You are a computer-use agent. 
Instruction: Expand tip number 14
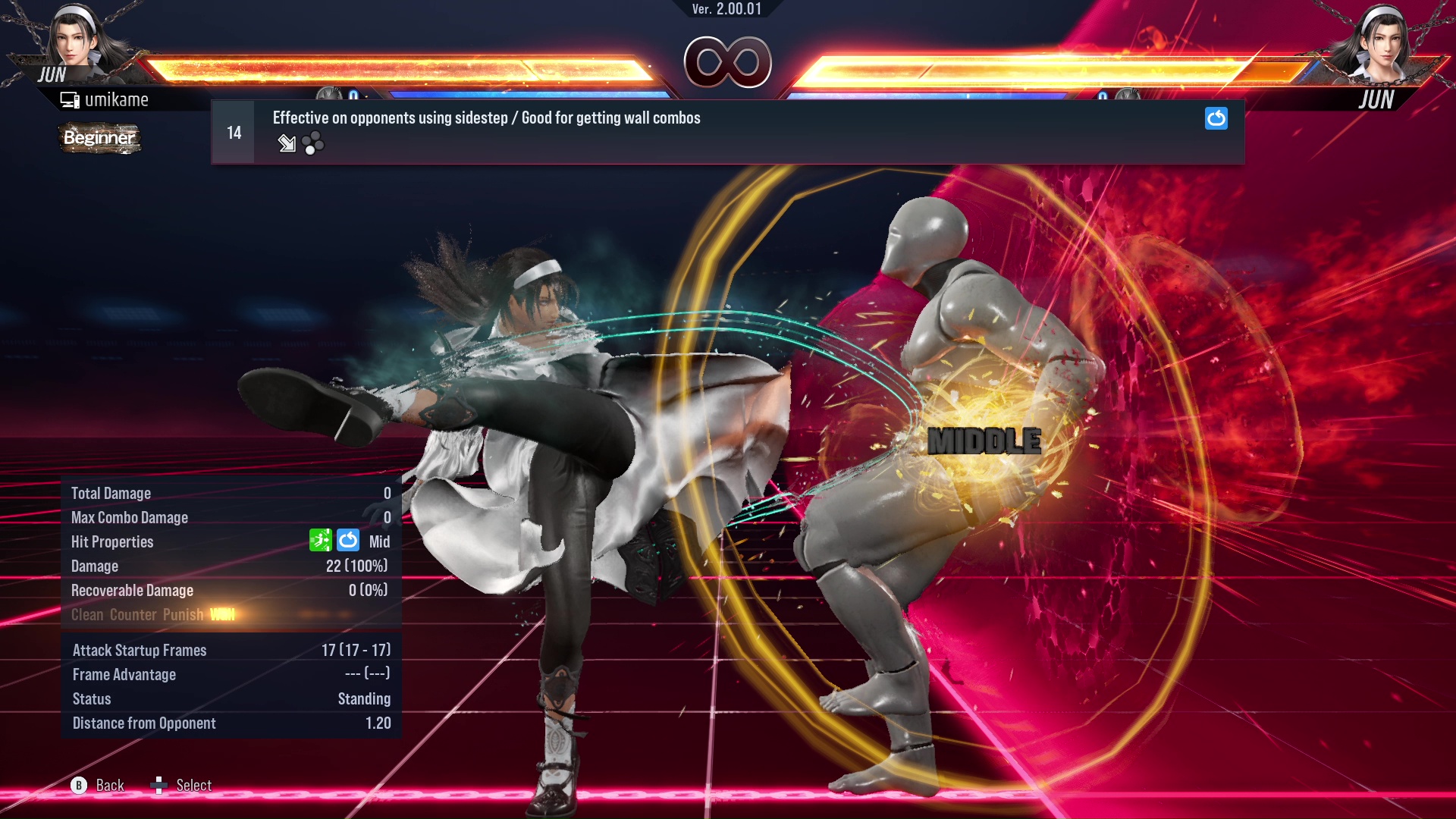tap(233, 130)
